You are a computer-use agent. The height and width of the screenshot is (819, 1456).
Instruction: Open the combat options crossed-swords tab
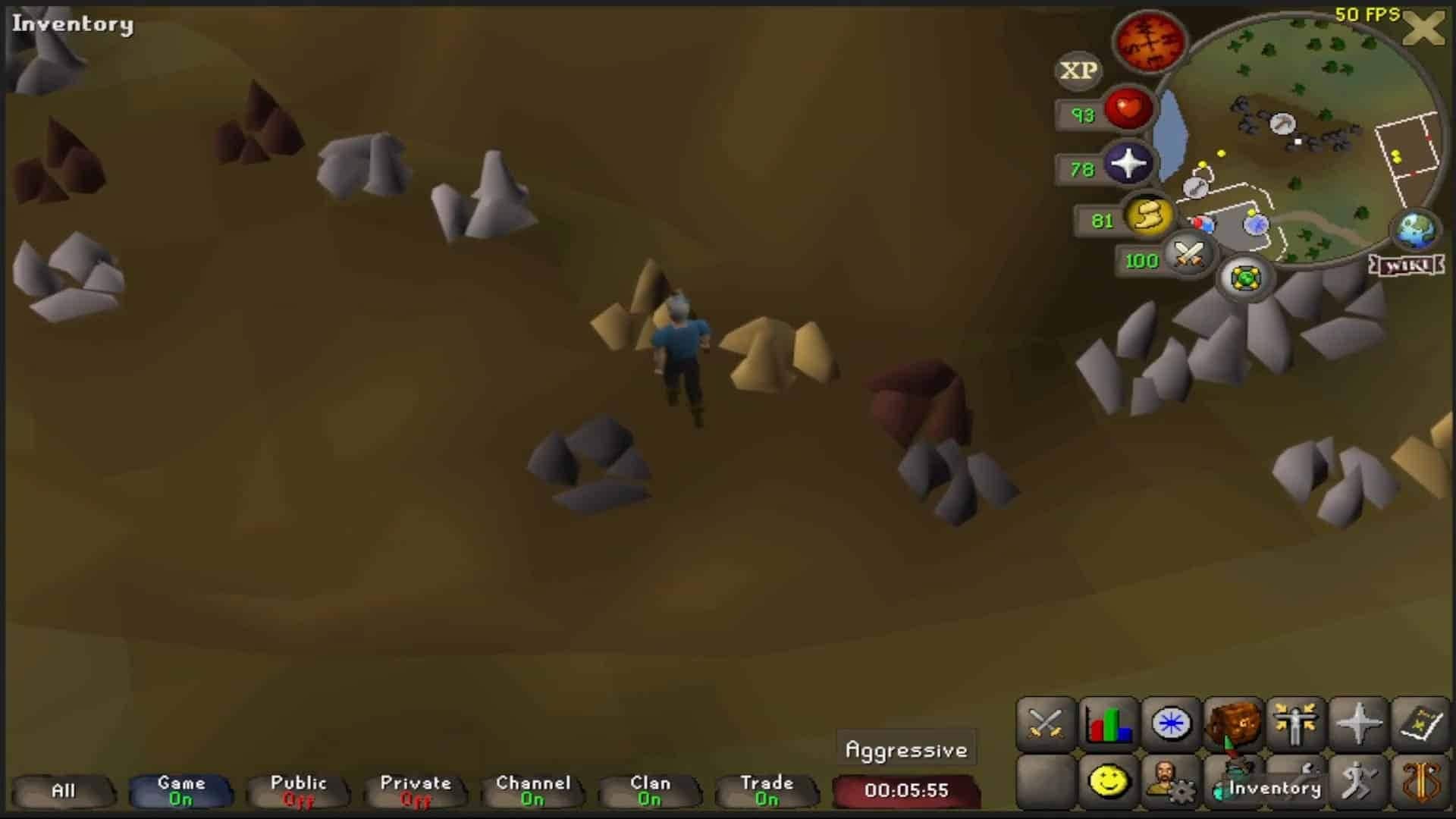[x=1046, y=723]
